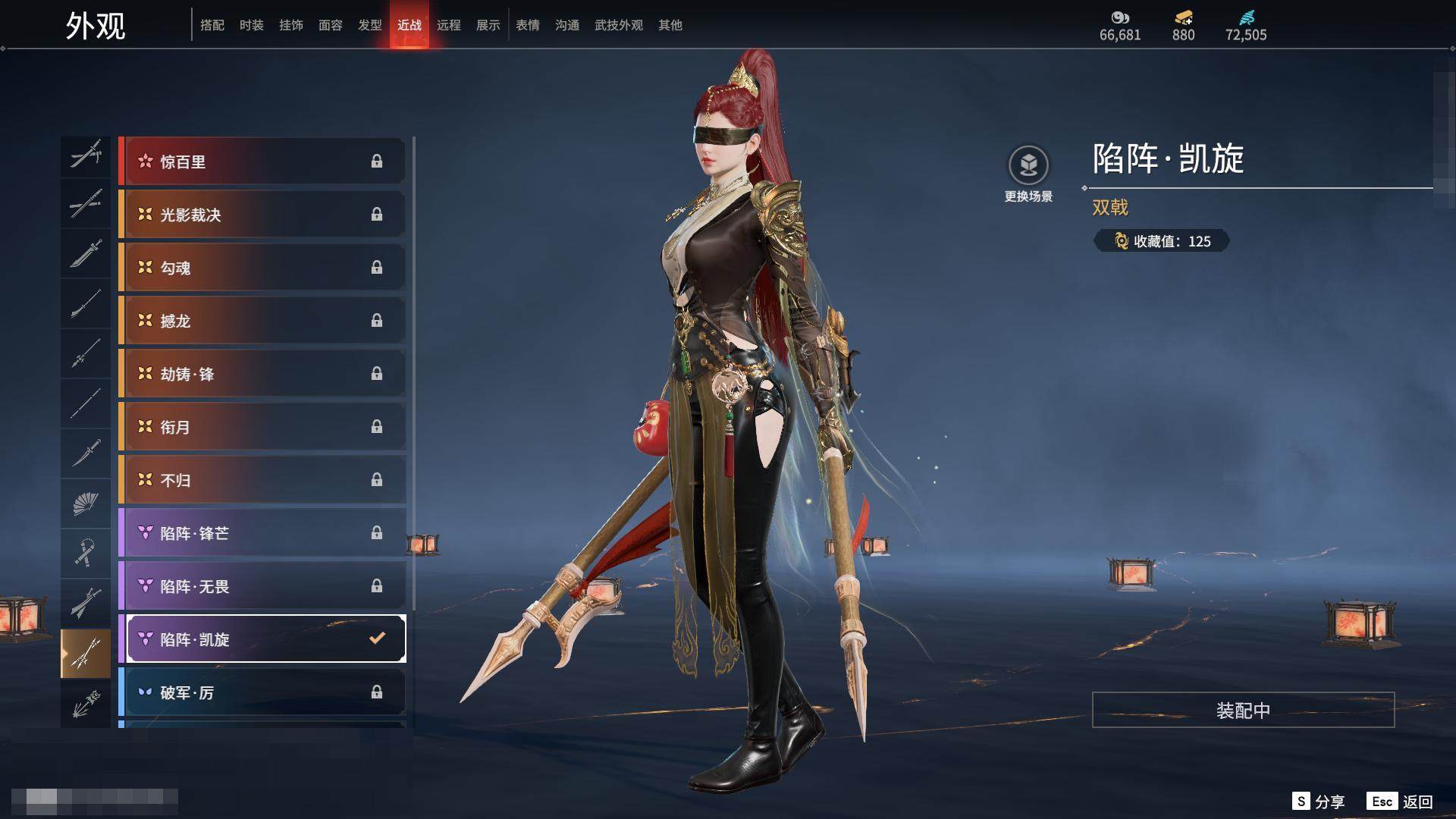
Task: Select the 破军·厉 skin entry
Action: click(x=262, y=692)
